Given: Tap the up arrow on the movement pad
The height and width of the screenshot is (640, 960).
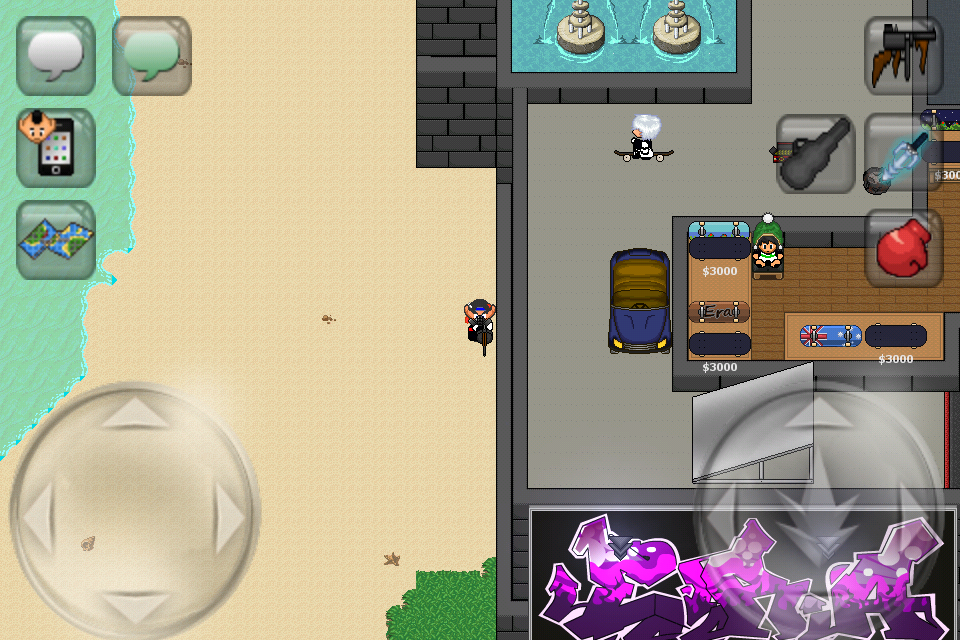Looking at the screenshot, I should tap(136, 411).
